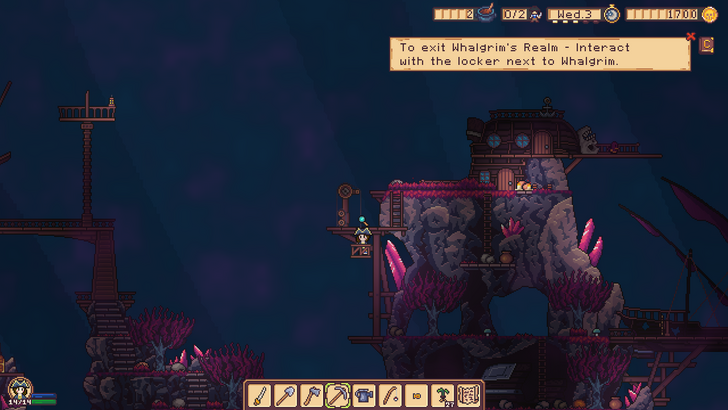Select the seedling stack of 27
Screen dimensions: 728x410
[x=443, y=395]
